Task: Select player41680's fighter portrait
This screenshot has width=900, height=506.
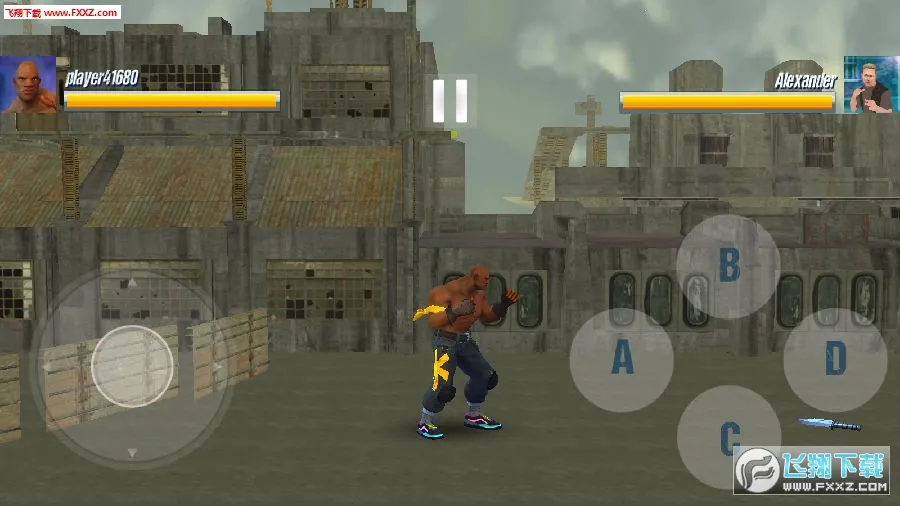Action: click(x=28, y=84)
